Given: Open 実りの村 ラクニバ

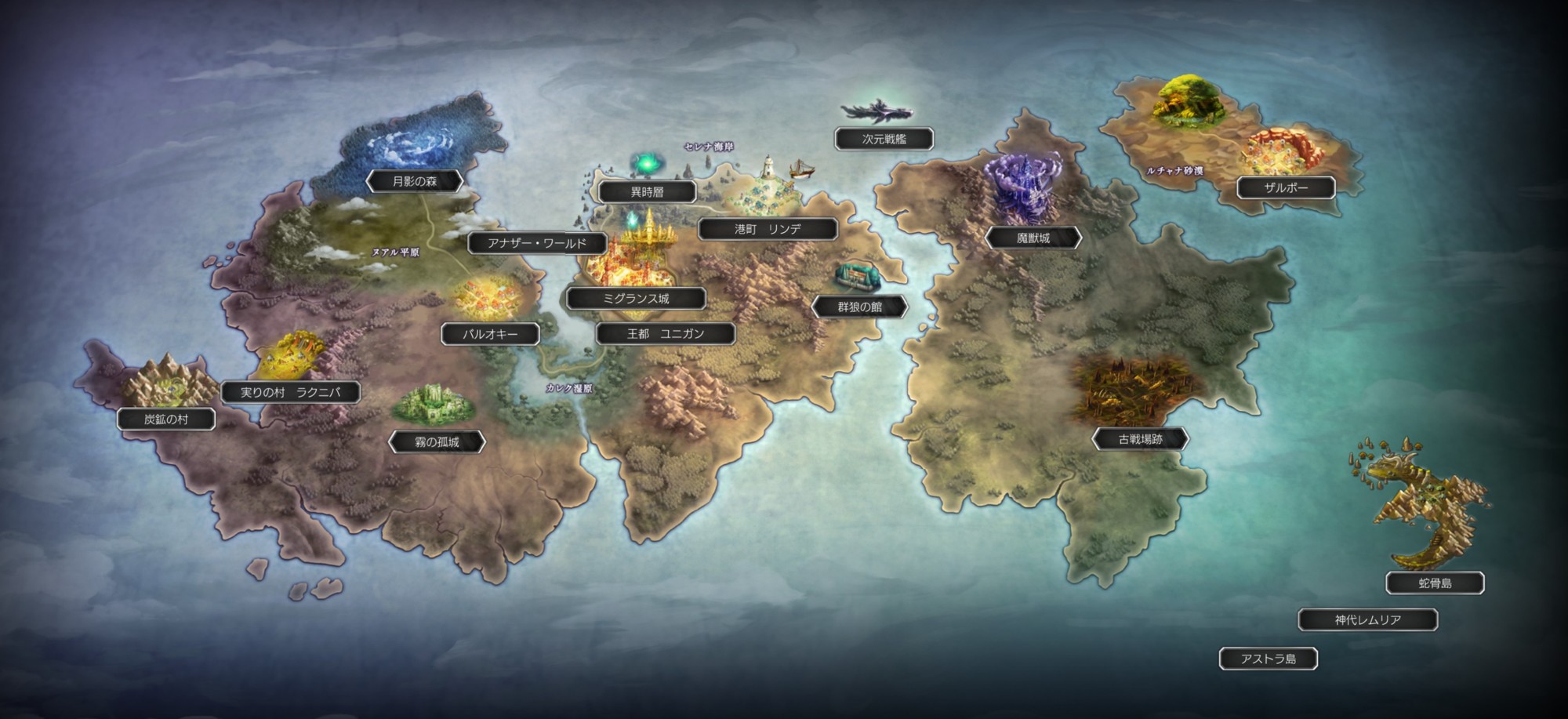Looking at the screenshot, I should pos(290,392).
